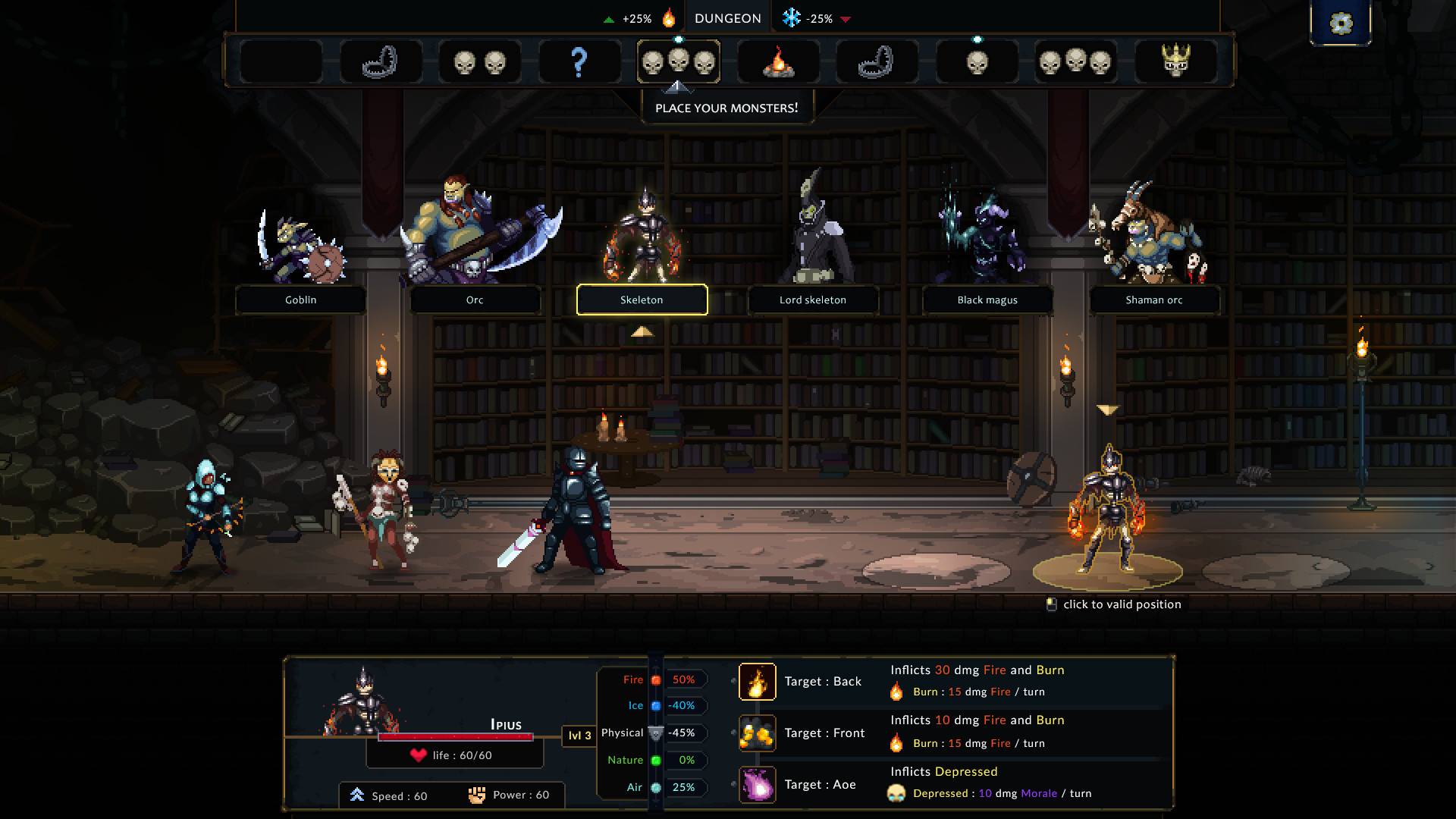The width and height of the screenshot is (1456, 819).
Task: Click the crowned boss room icon
Action: pos(1175,61)
